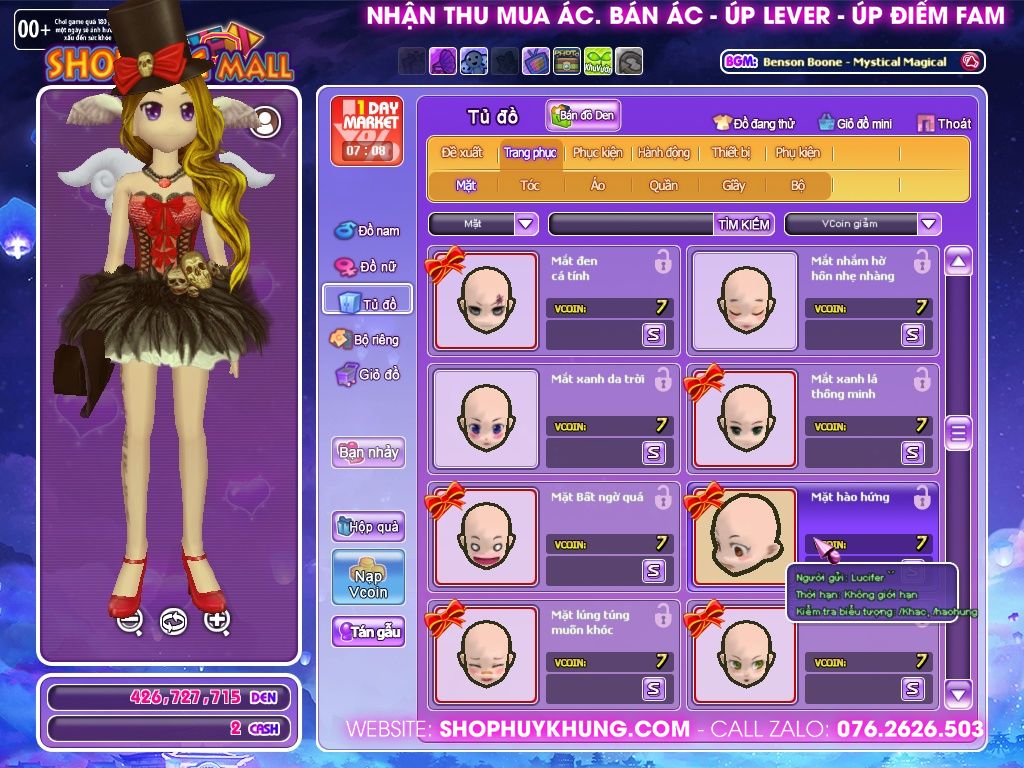This screenshot has height=768, width=1024.
Task: Select the Mắt đen cá tính face
Action: [x=486, y=301]
